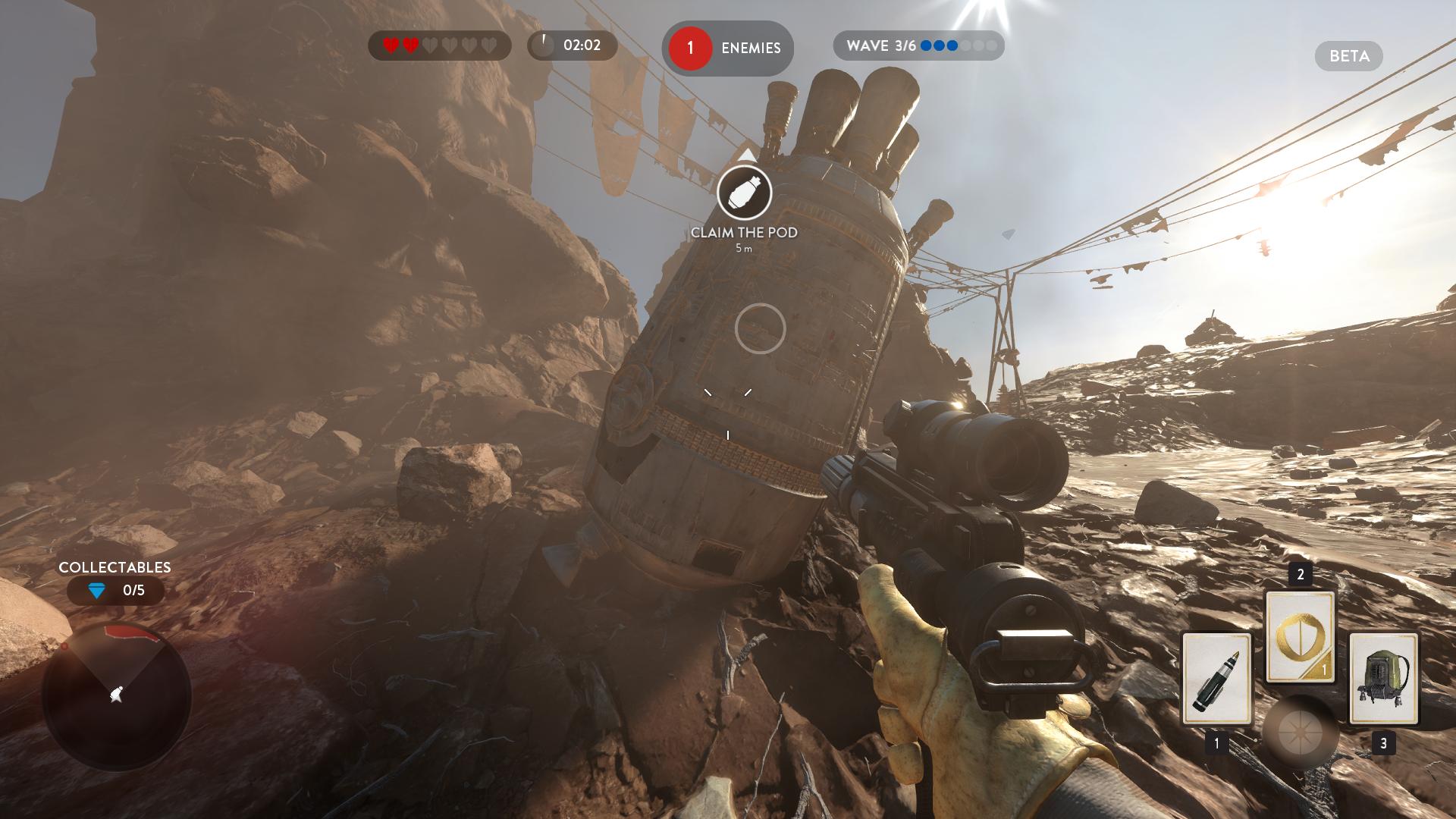Use the jump pack star card
This screenshot has height=819, width=1456.
pos(1383,679)
